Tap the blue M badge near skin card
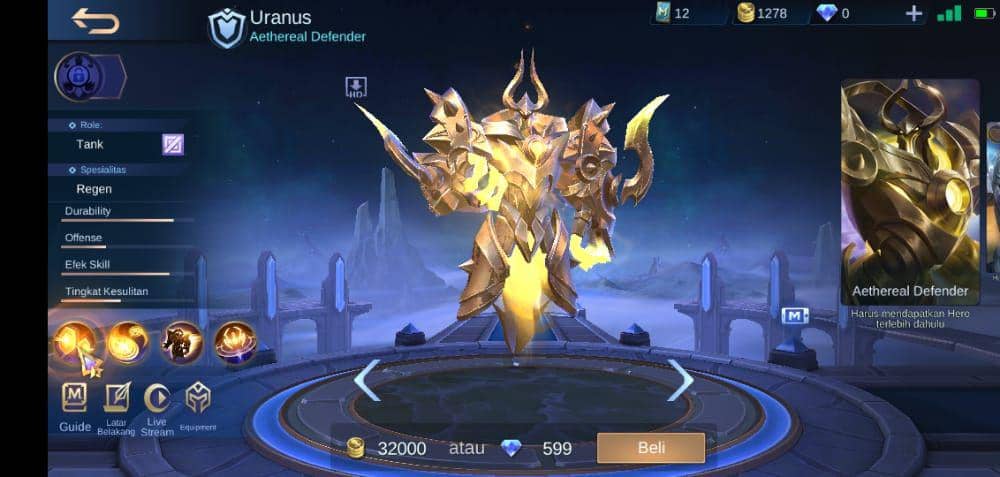 point(795,316)
